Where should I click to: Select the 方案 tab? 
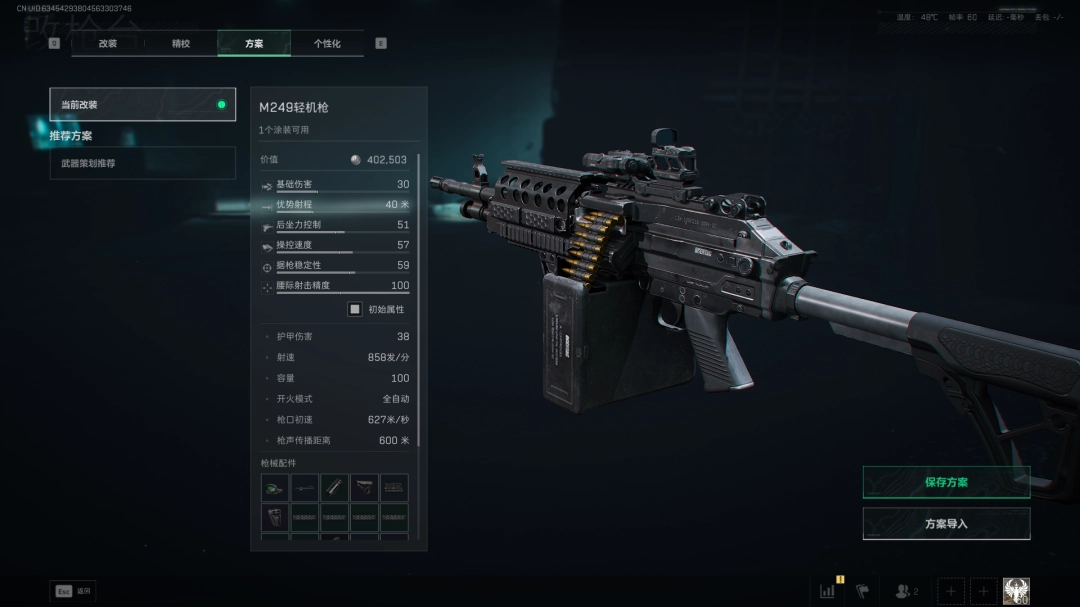click(254, 44)
